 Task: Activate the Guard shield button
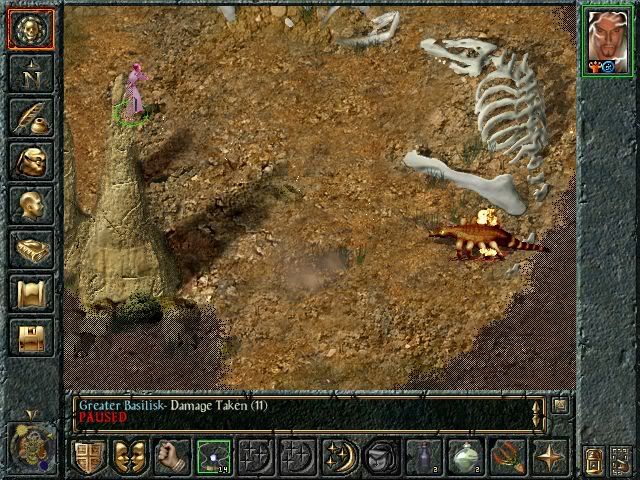(x=88, y=457)
